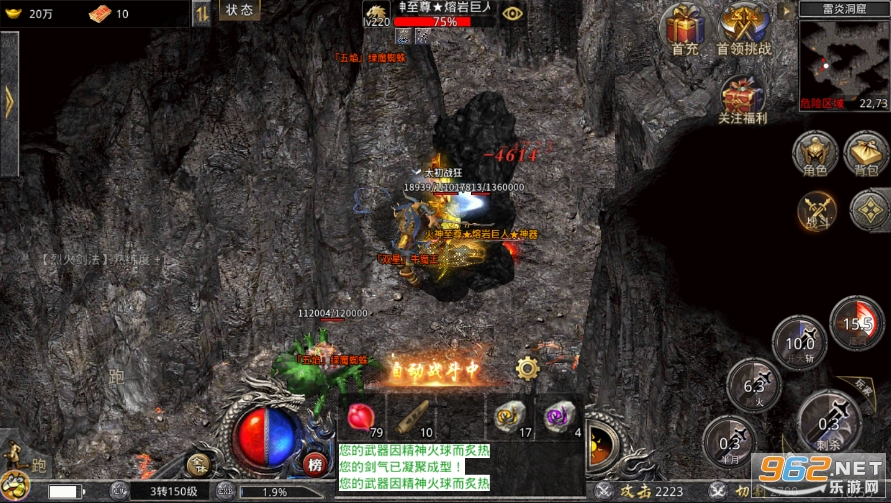Open the 背包 backpack inventory

(866, 153)
